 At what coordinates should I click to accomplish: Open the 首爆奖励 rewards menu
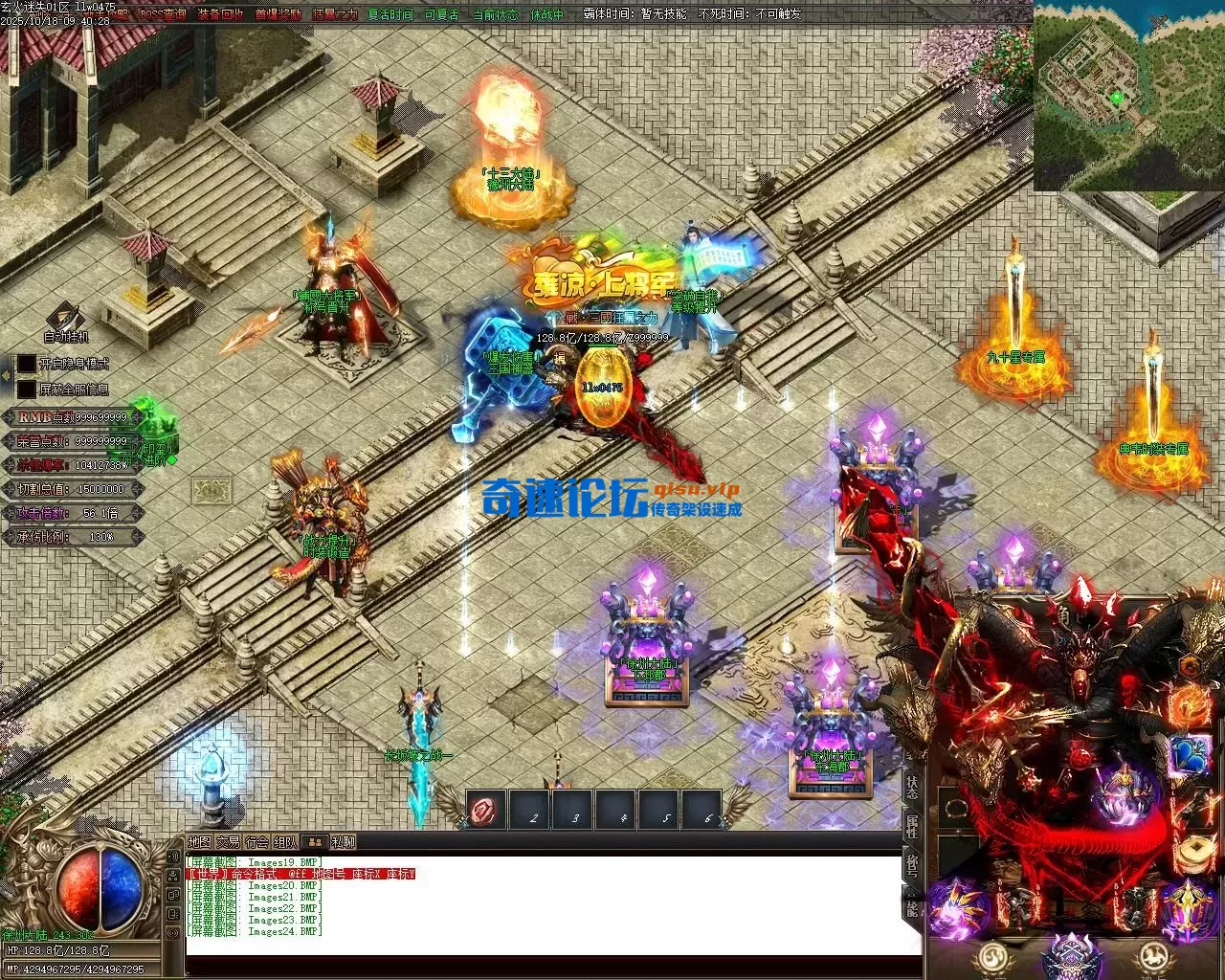click(x=278, y=14)
